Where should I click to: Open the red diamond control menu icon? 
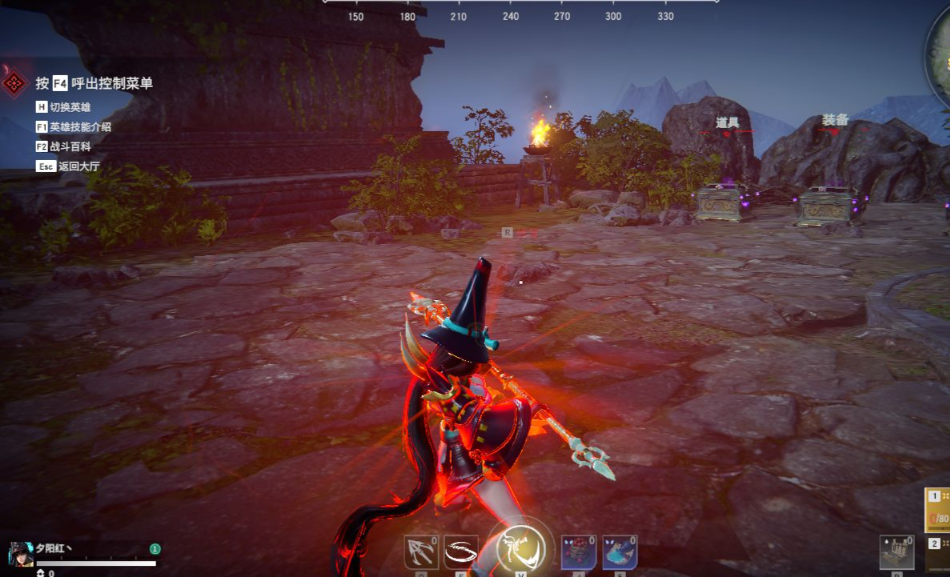click(14, 83)
